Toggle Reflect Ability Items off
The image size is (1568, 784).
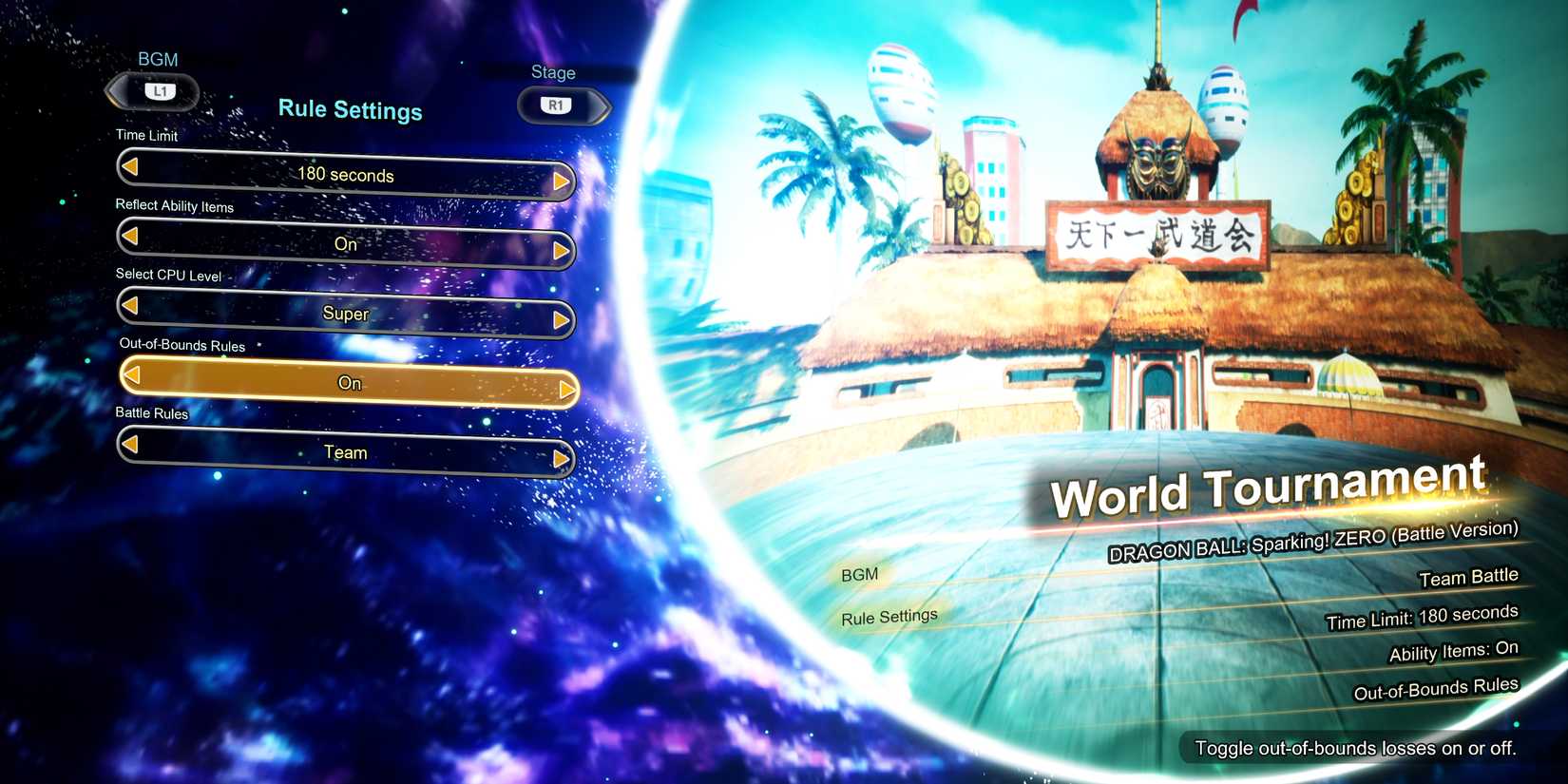pos(346,244)
